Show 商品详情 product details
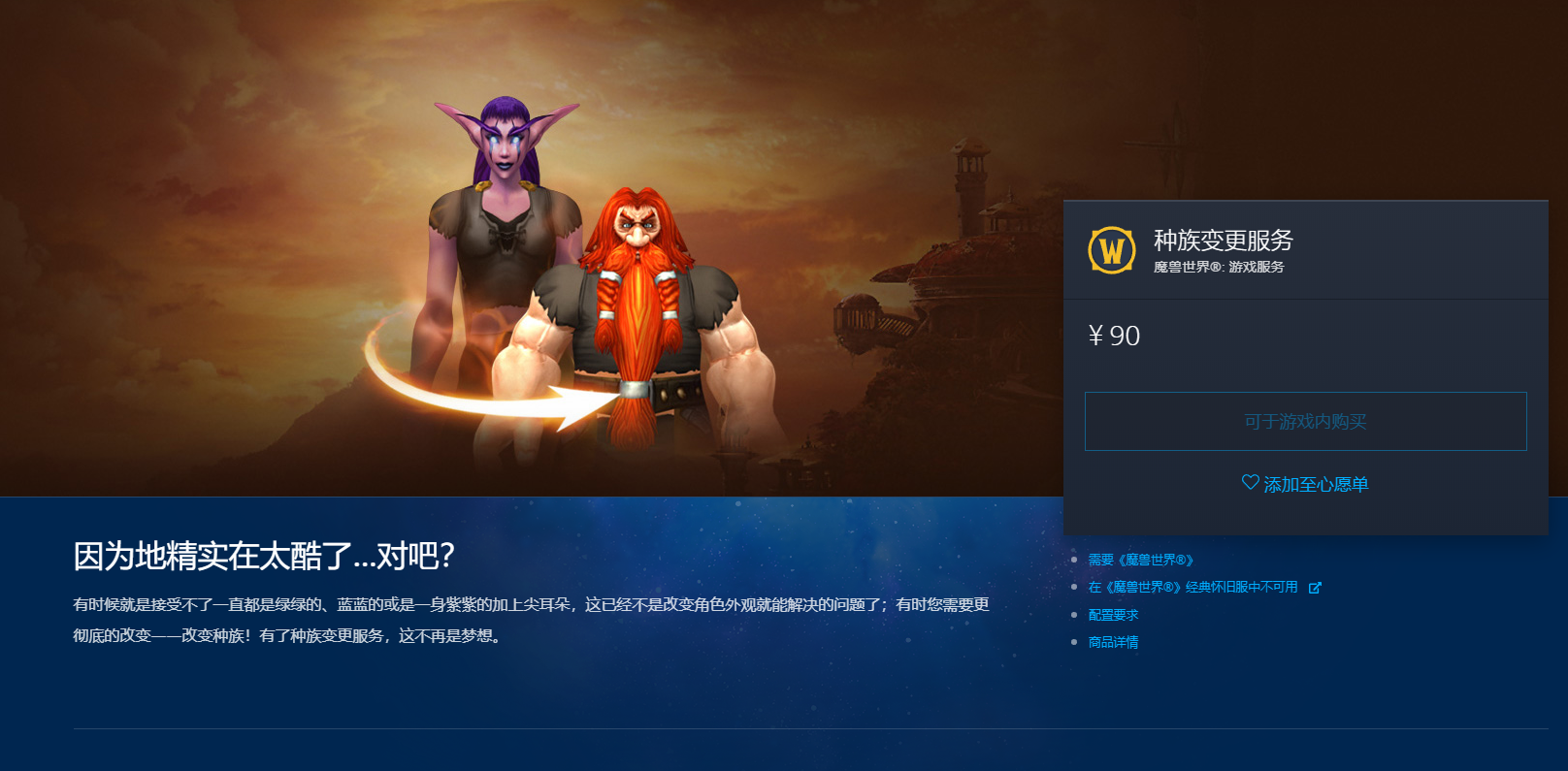The width and height of the screenshot is (1568, 771). (1113, 642)
